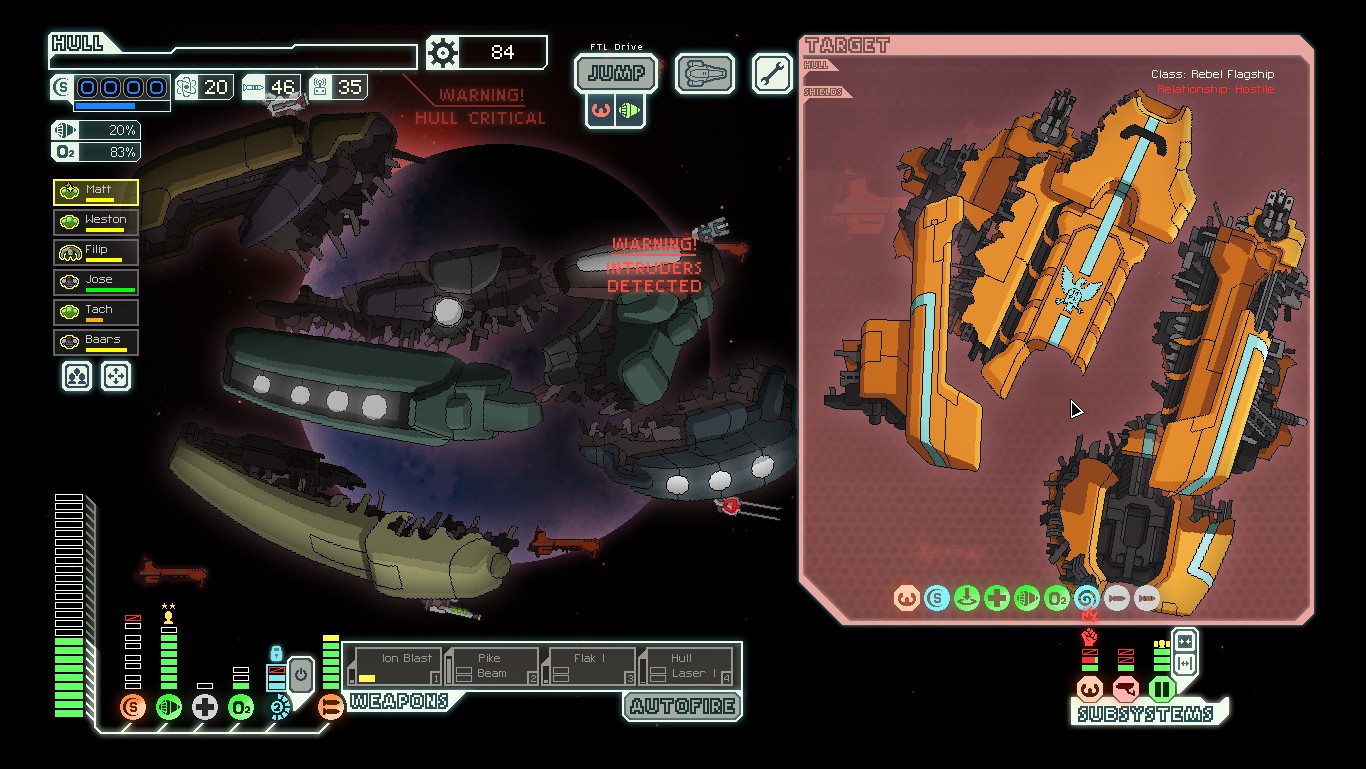
Task: Choose the Pike Beam weapon
Action: pyautogui.click(x=492, y=666)
